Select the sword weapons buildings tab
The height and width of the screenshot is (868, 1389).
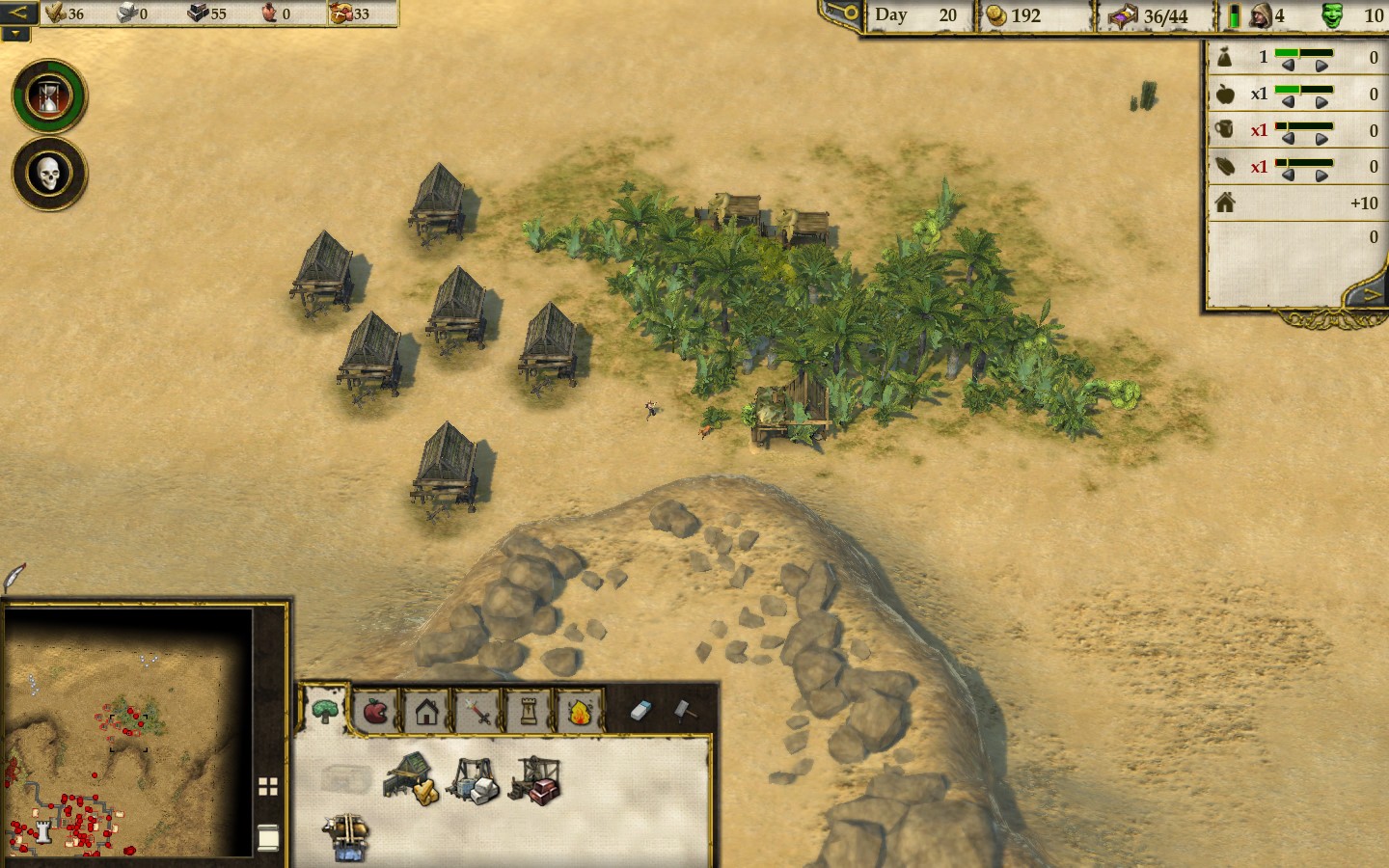(477, 712)
